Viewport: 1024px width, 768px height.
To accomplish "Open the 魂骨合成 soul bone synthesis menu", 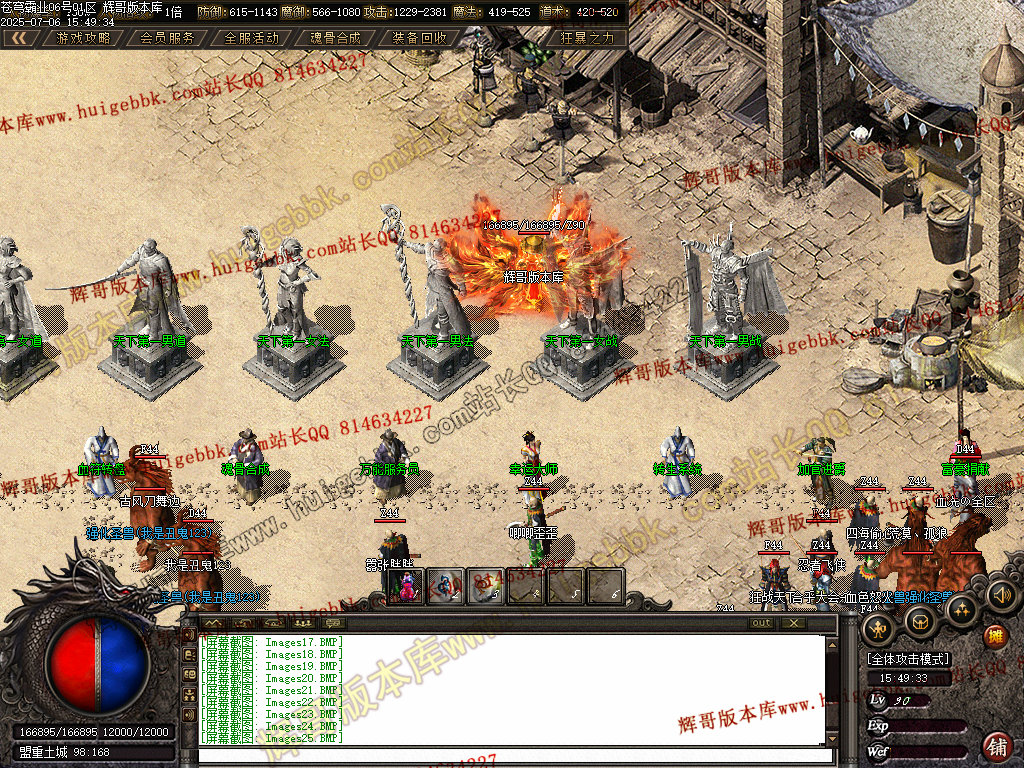I will tap(335, 38).
